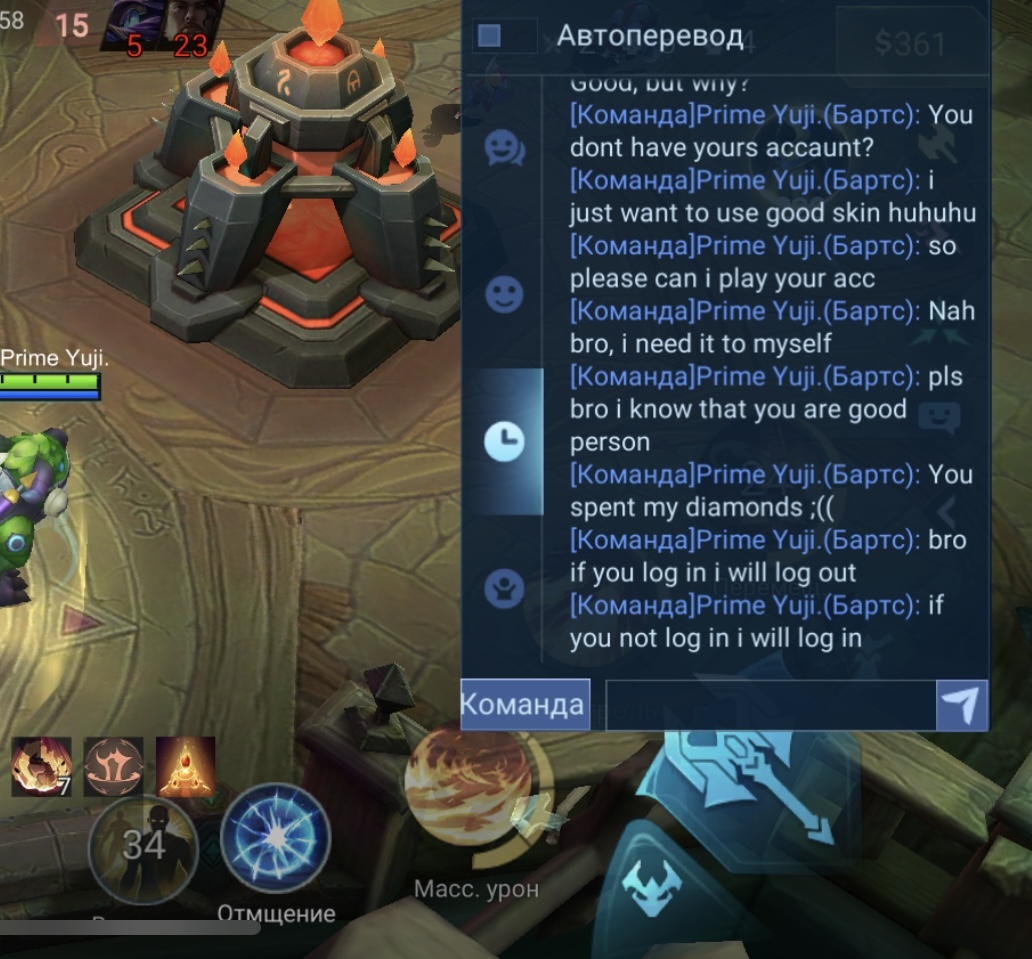This screenshot has width=1032, height=959.
Task: Select the clock chat history tab
Action: coord(504,440)
